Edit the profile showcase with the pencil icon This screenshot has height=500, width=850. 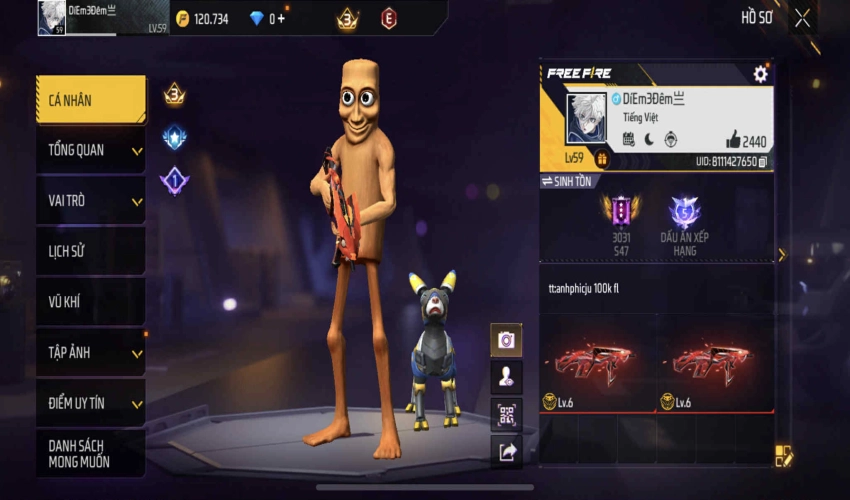pyautogui.click(x=783, y=456)
